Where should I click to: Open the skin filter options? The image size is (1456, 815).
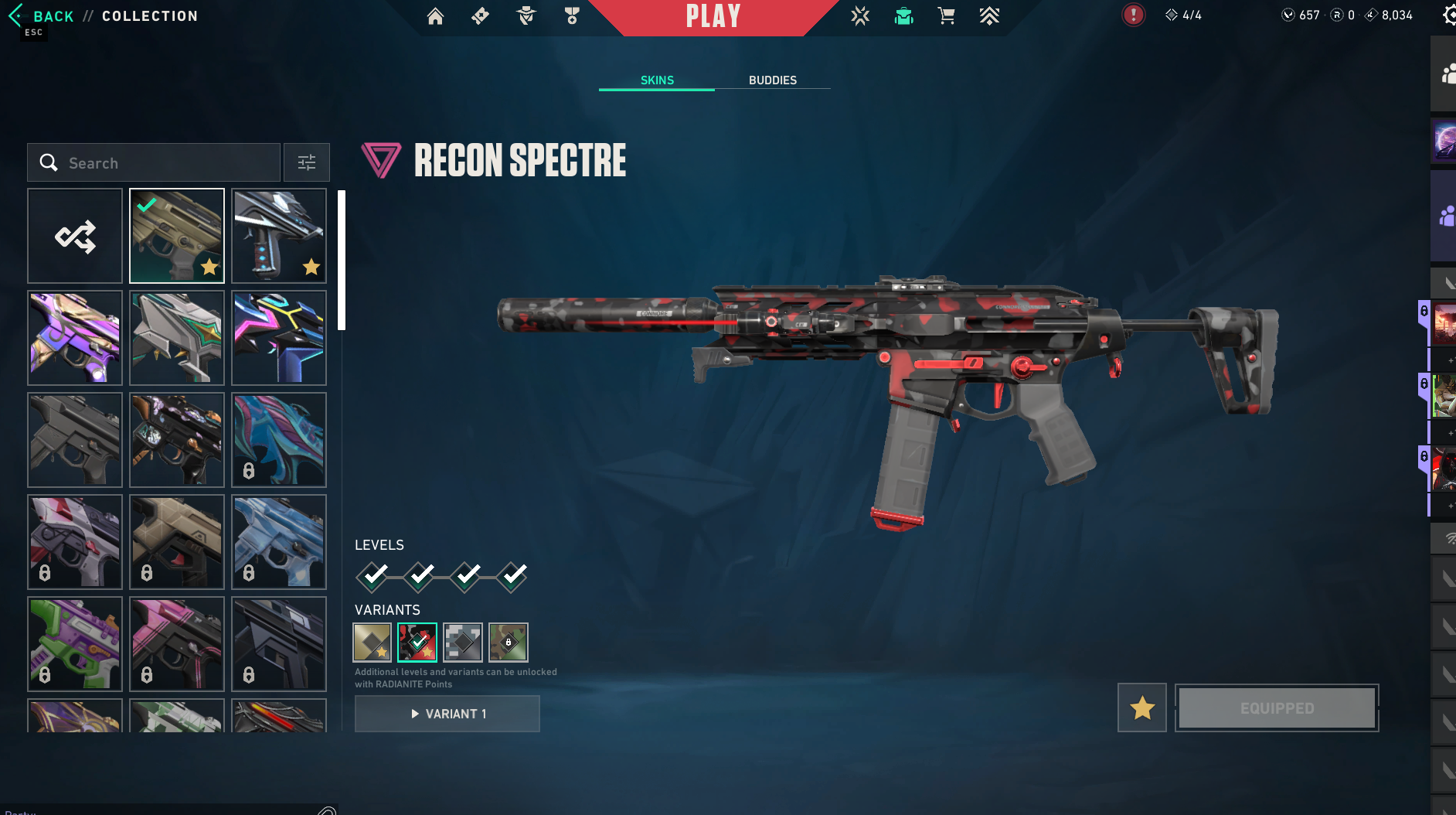307,162
